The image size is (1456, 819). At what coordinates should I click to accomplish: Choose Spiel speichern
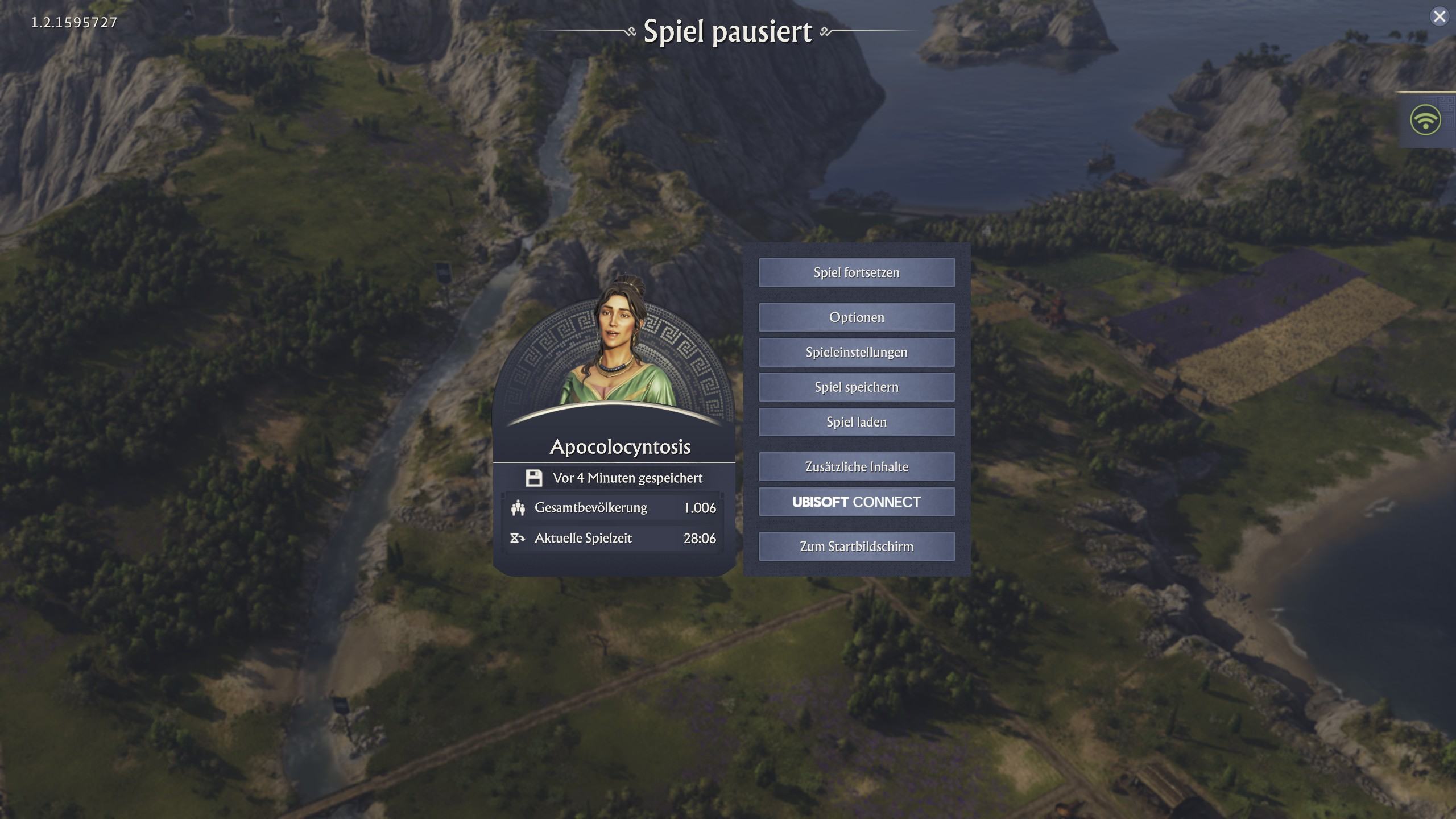857,387
